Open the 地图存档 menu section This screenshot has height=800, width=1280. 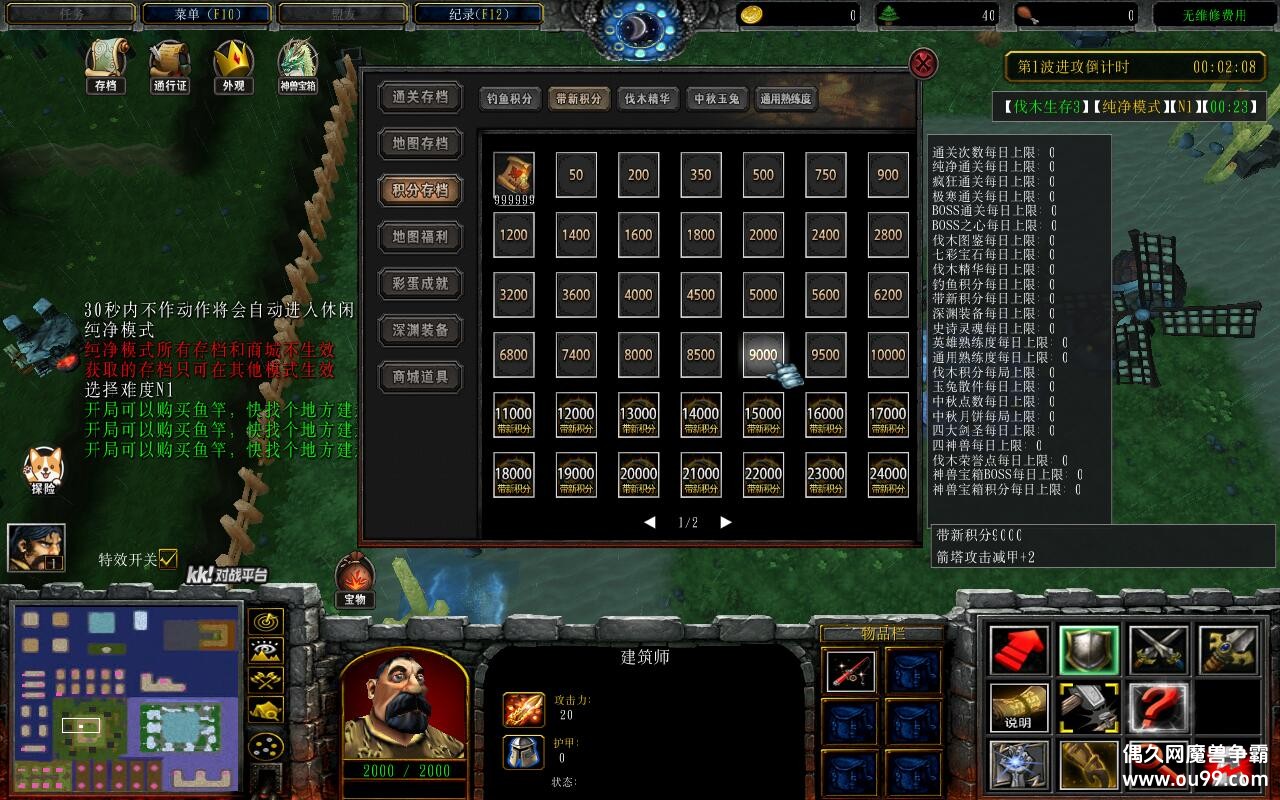(420, 144)
